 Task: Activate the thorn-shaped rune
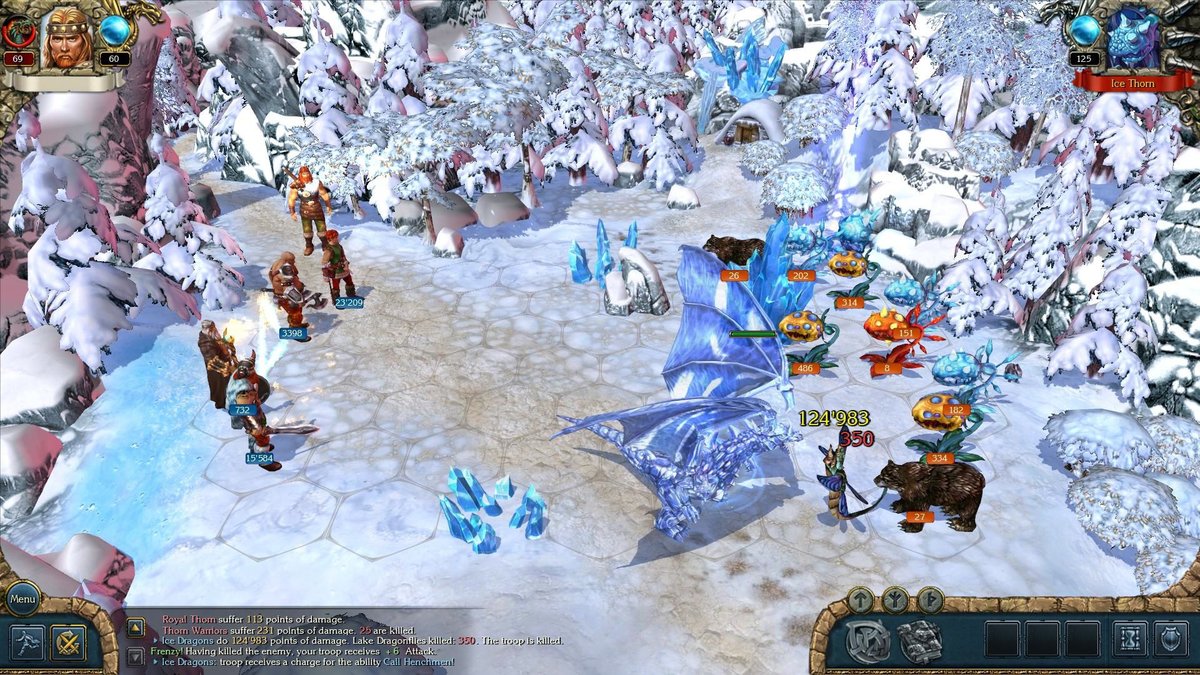point(930,600)
